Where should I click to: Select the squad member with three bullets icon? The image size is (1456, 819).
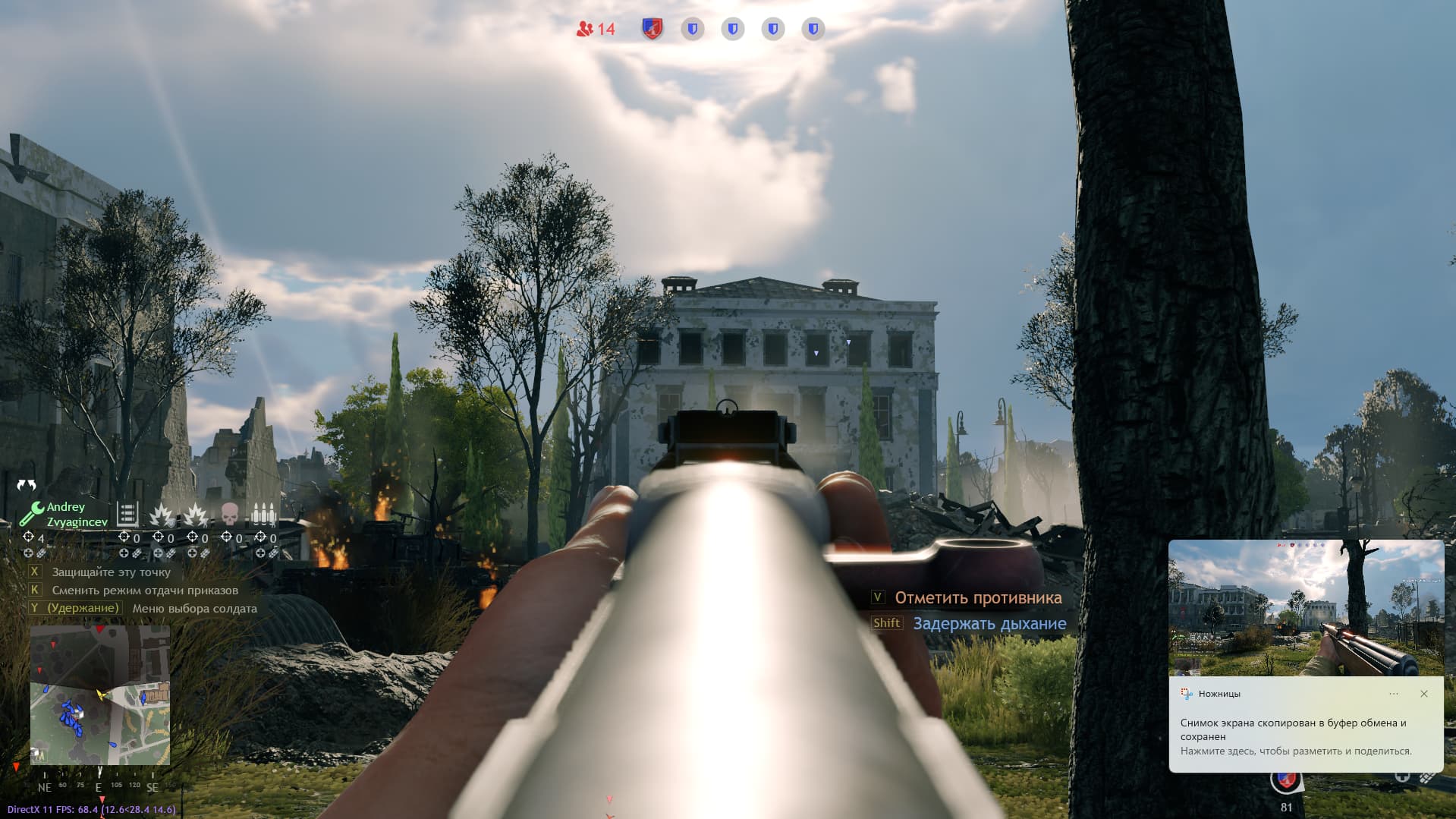263,515
